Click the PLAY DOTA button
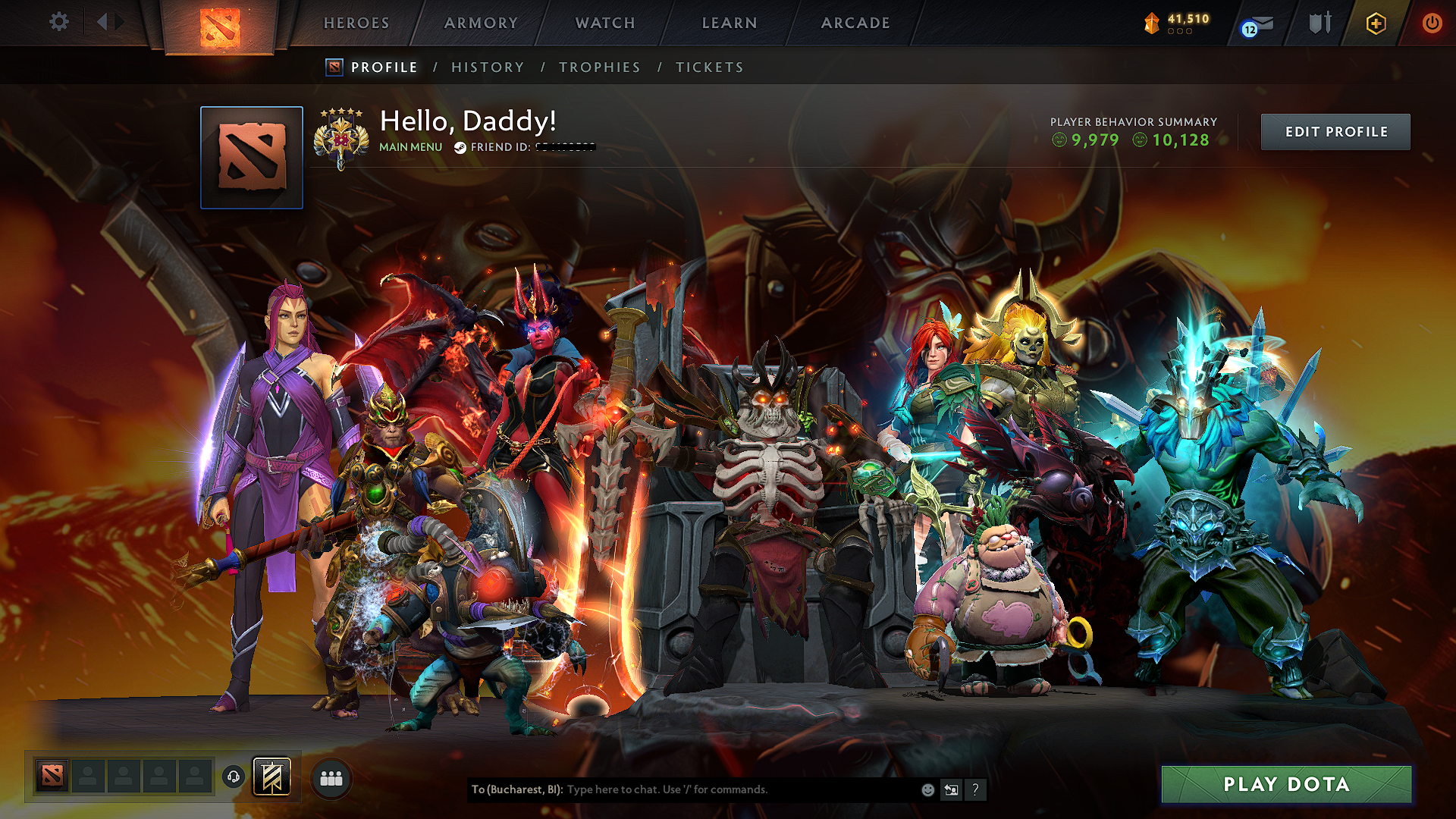The image size is (1456, 819). click(x=1286, y=784)
